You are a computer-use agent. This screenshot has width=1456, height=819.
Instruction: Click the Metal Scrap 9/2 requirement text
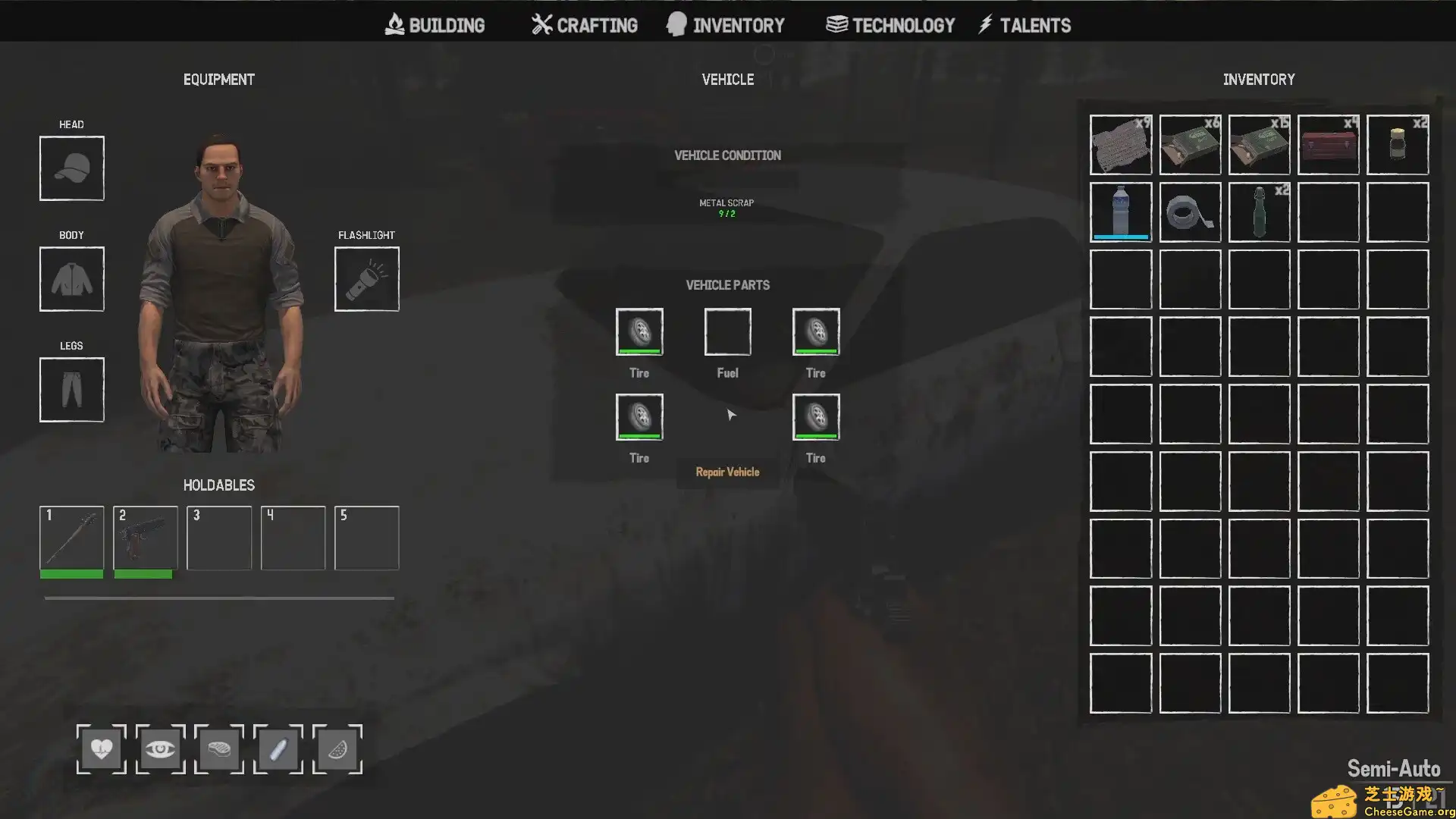click(x=726, y=208)
